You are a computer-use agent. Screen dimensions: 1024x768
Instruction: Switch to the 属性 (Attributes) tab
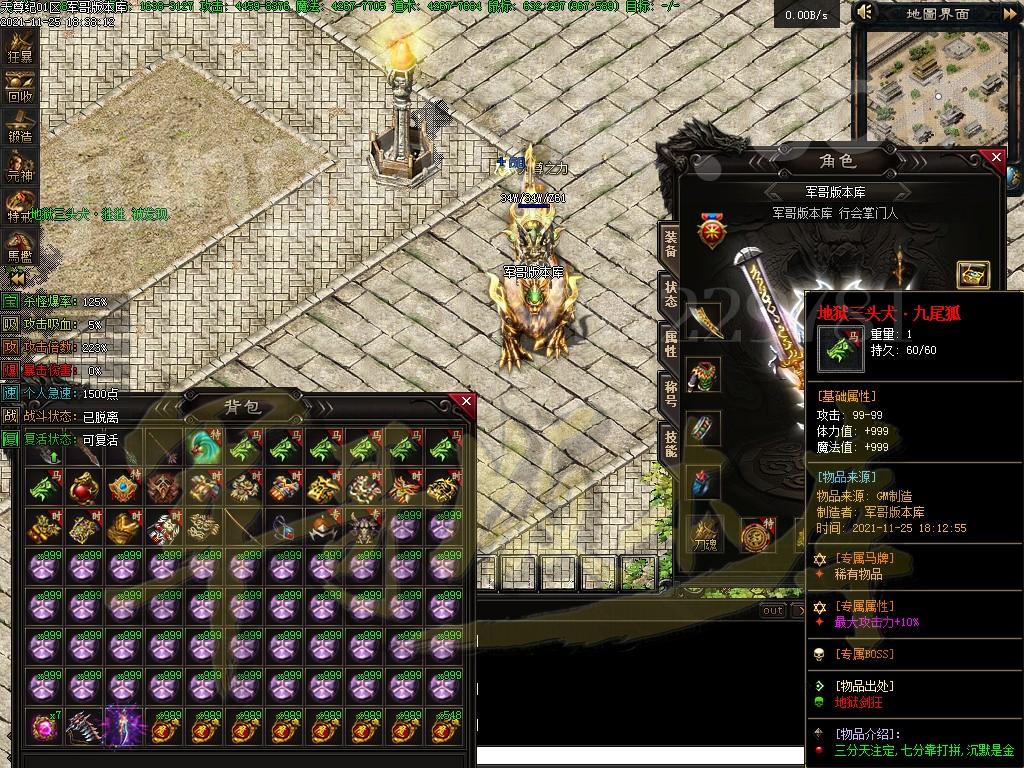pyautogui.click(x=670, y=344)
